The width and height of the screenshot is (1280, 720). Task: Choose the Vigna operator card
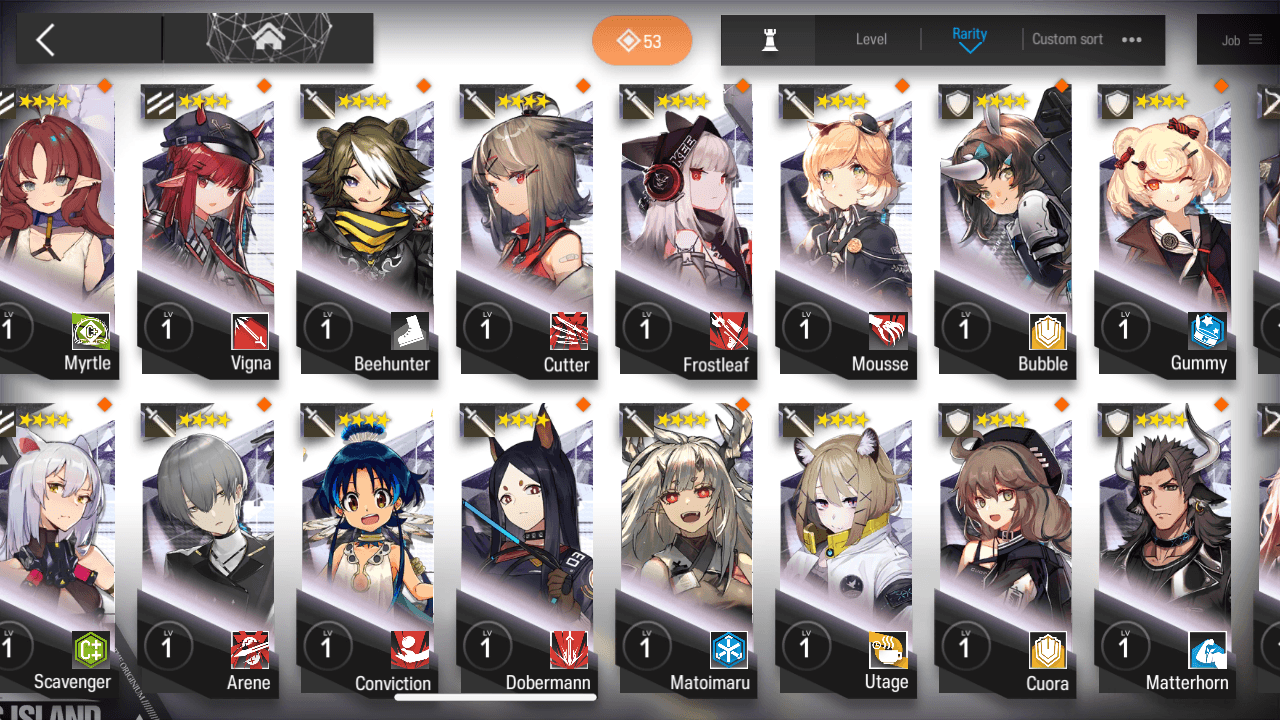click(206, 230)
